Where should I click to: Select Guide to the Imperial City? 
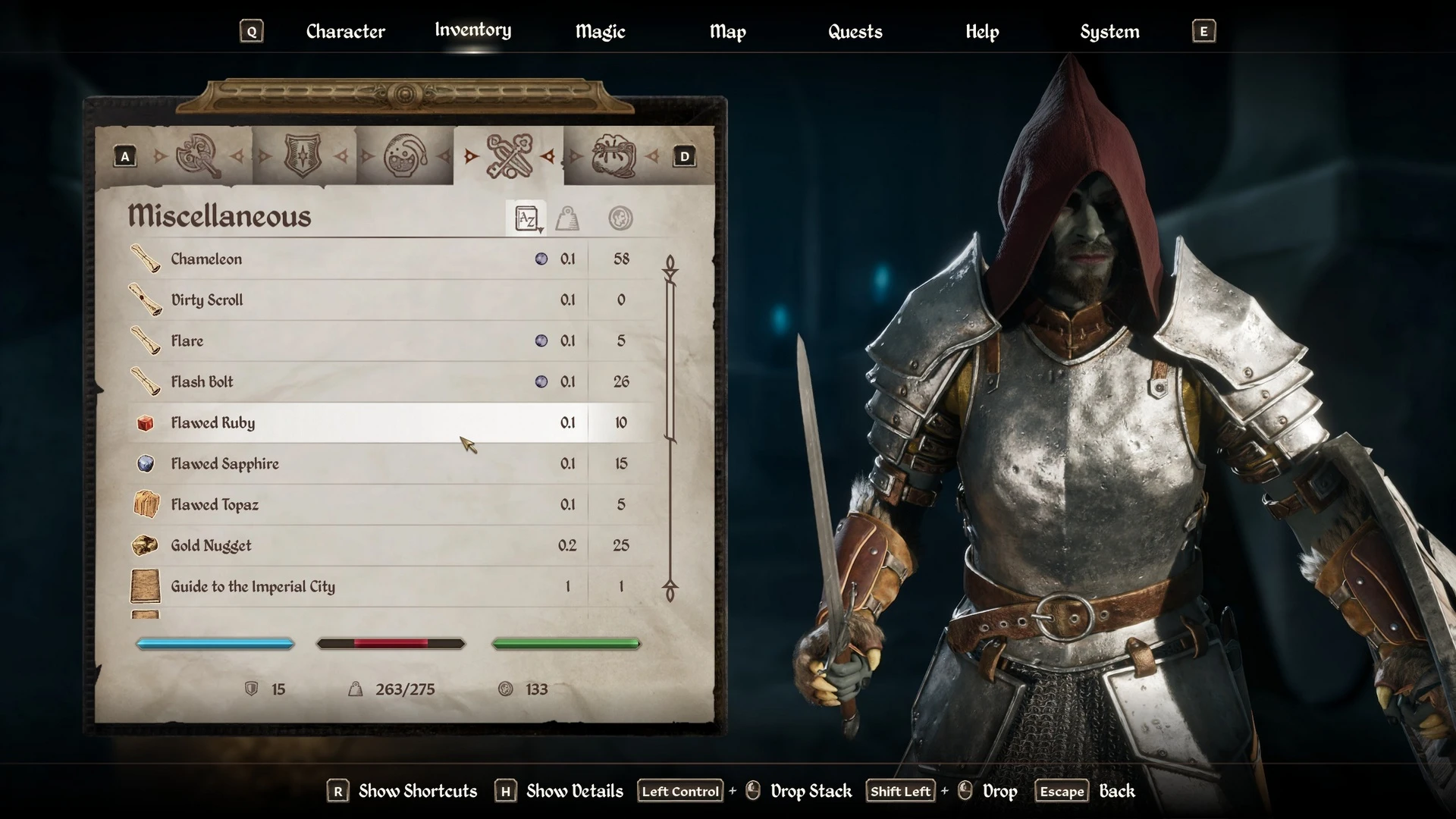coord(253,587)
